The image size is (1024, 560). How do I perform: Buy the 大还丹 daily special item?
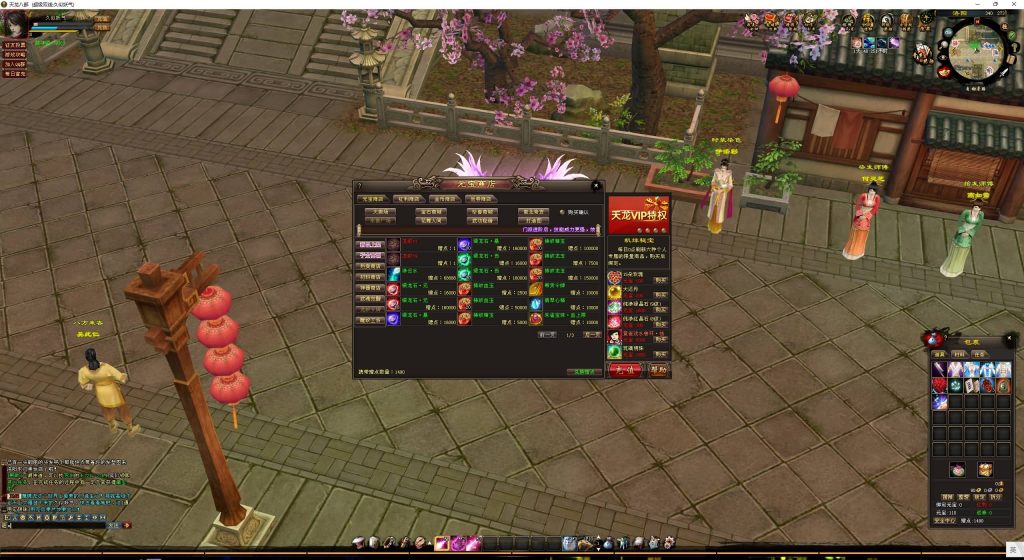(x=661, y=295)
